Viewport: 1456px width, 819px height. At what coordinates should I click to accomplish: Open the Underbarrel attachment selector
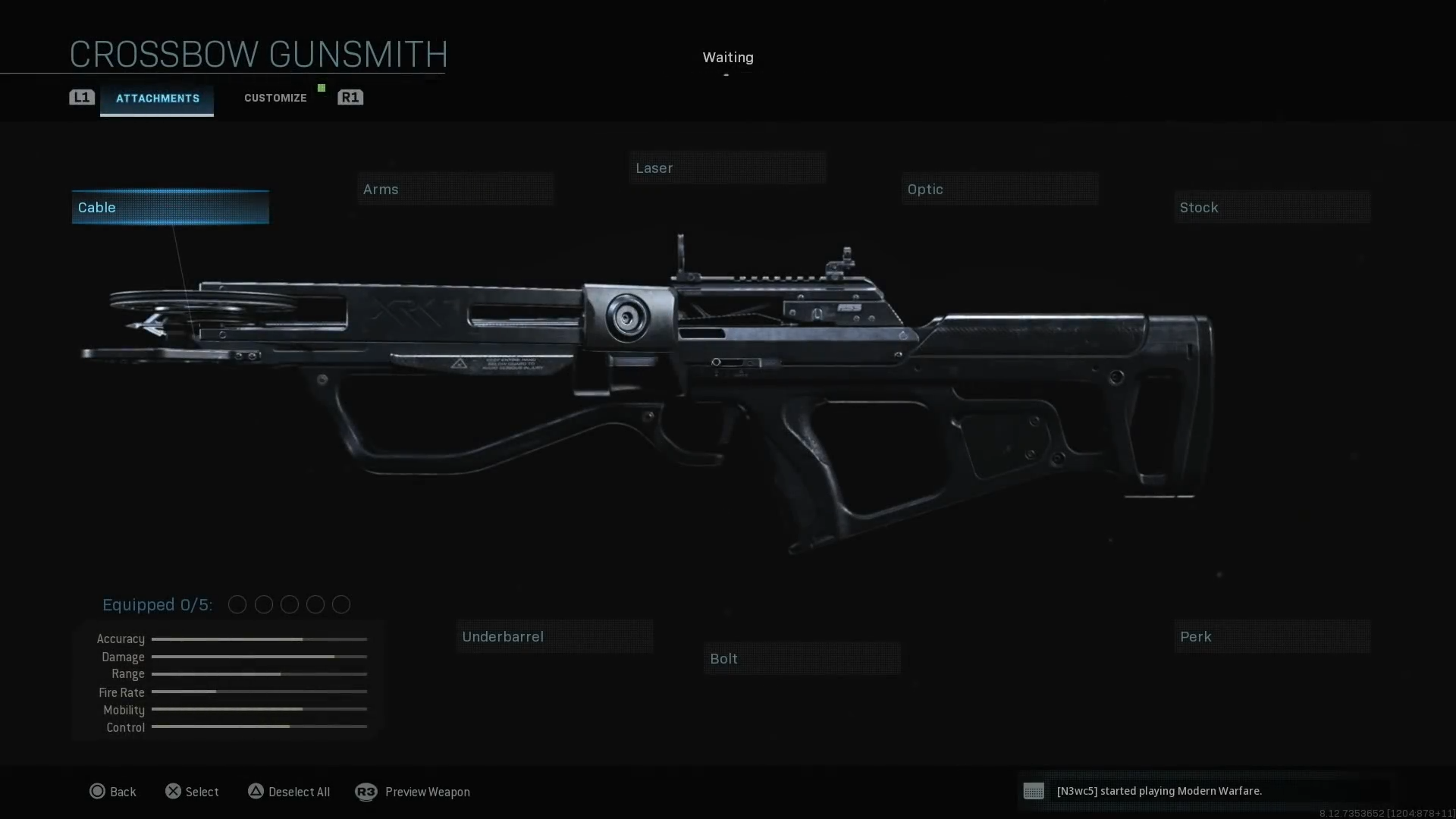pyautogui.click(x=554, y=636)
